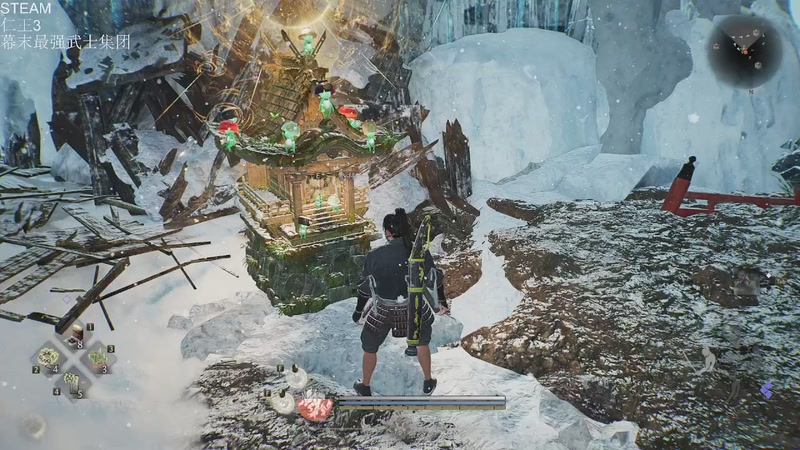Use the herb bundle in shortcut slot 2
800x450 pixels.
click(48, 357)
